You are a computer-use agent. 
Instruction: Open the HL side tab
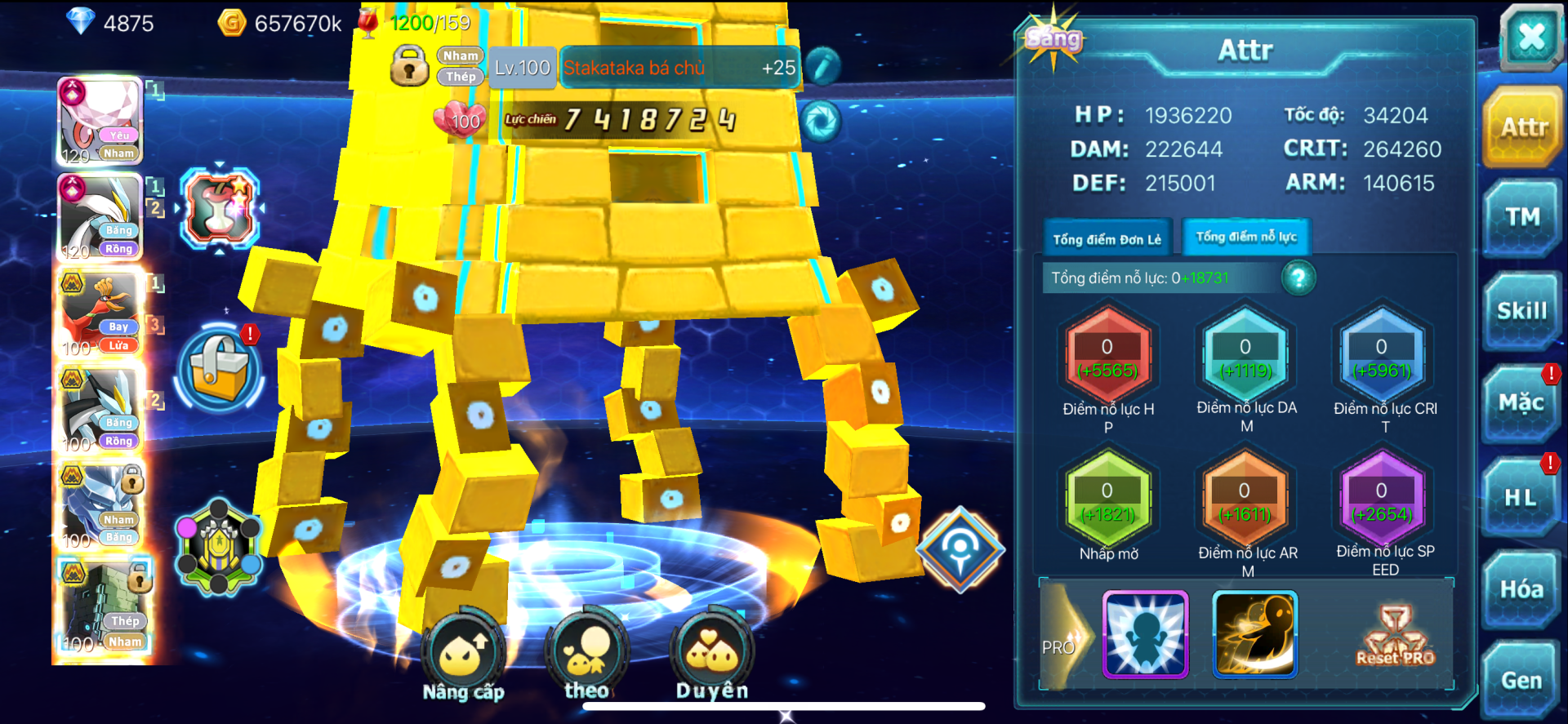[x=1521, y=496]
